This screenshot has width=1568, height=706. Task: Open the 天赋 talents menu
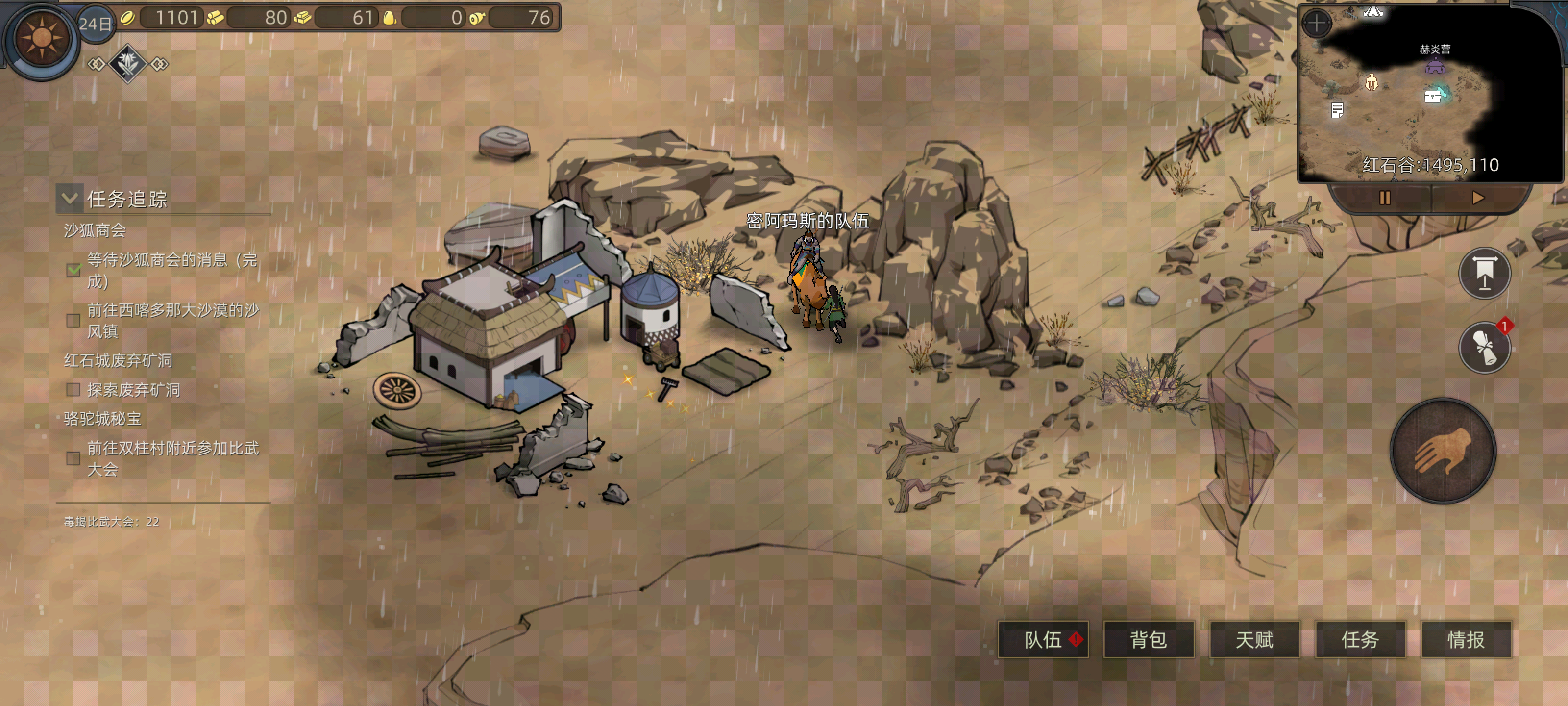[1254, 640]
